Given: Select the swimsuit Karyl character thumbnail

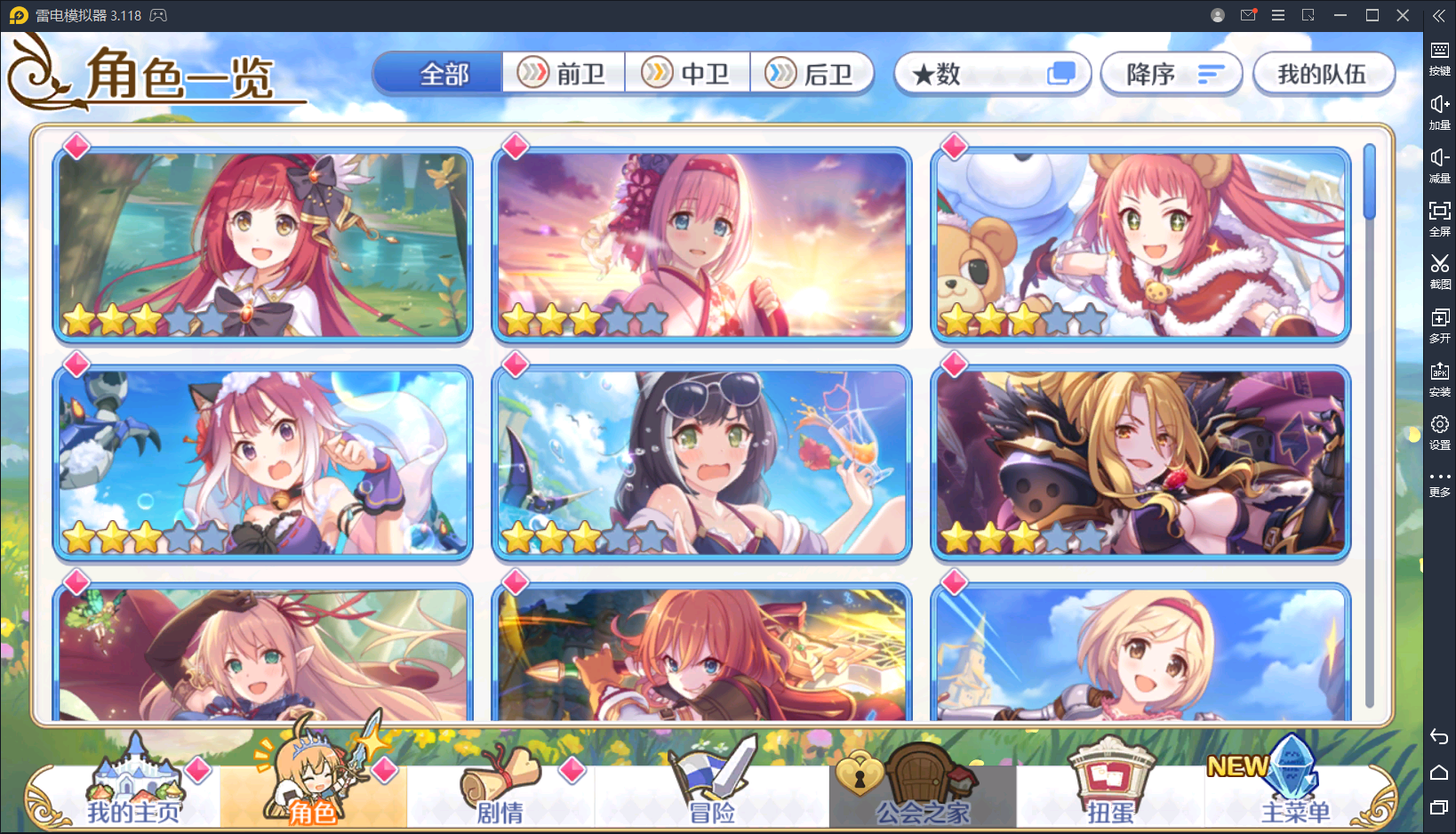Looking at the screenshot, I should point(701,462).
